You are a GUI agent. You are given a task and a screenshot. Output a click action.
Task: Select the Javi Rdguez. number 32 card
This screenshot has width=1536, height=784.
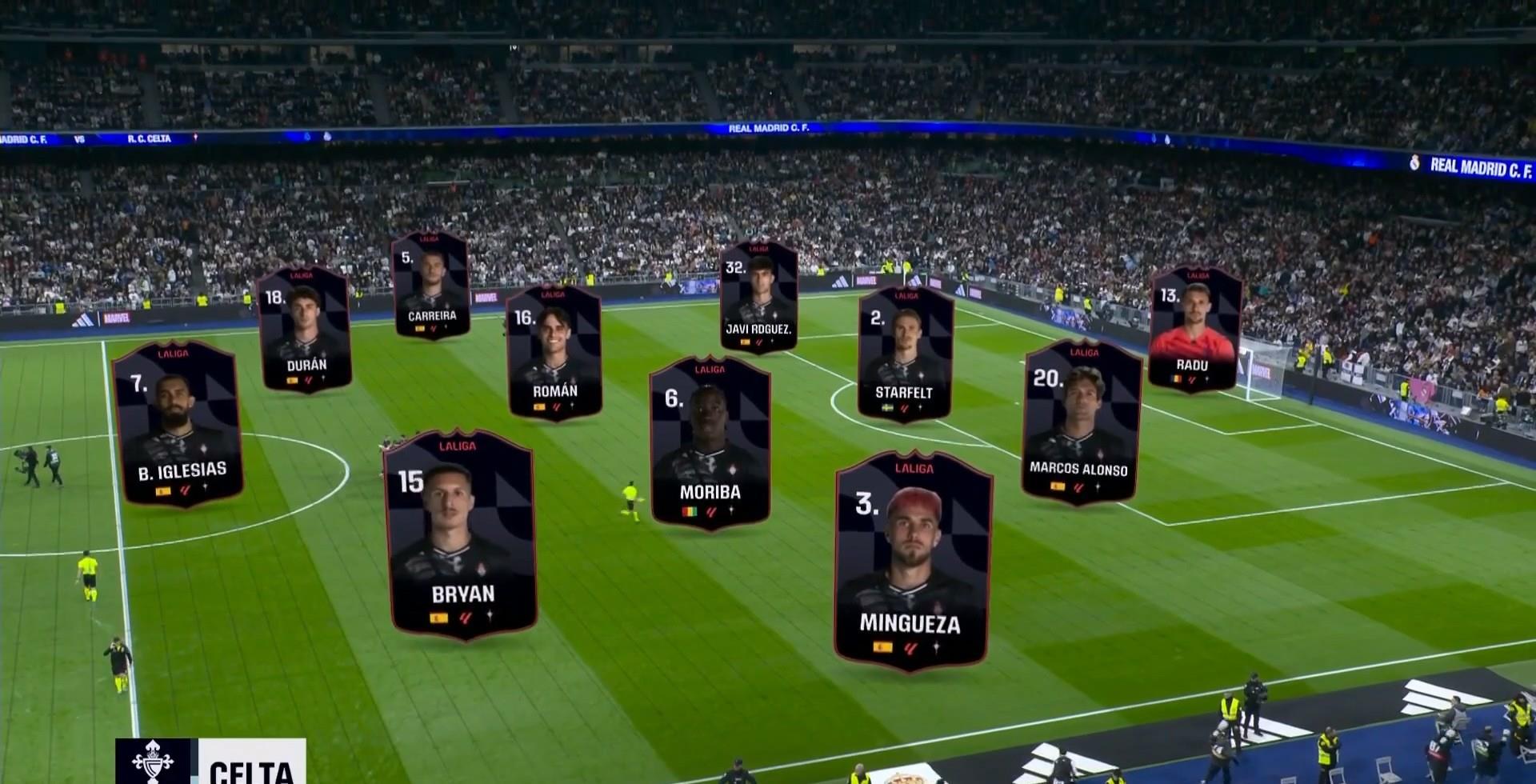pyautogui.click(x=758, y=296)
